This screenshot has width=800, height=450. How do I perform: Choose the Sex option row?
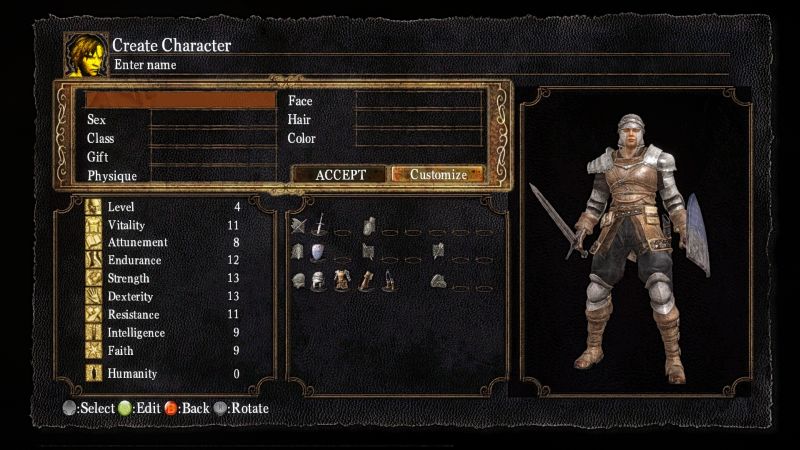tap(180, 120)
